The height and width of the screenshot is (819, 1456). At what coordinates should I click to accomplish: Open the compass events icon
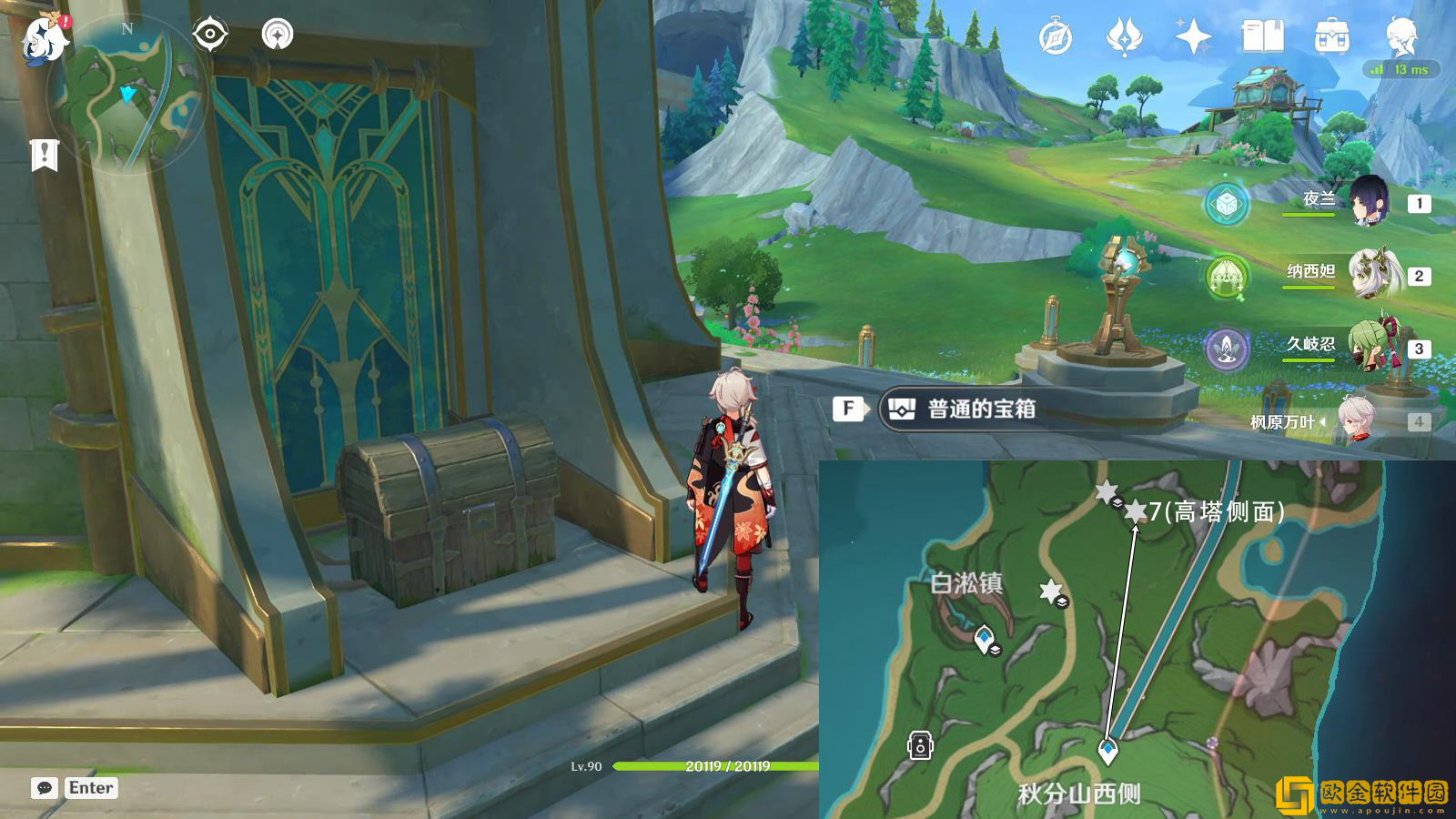click(1056, 37)
